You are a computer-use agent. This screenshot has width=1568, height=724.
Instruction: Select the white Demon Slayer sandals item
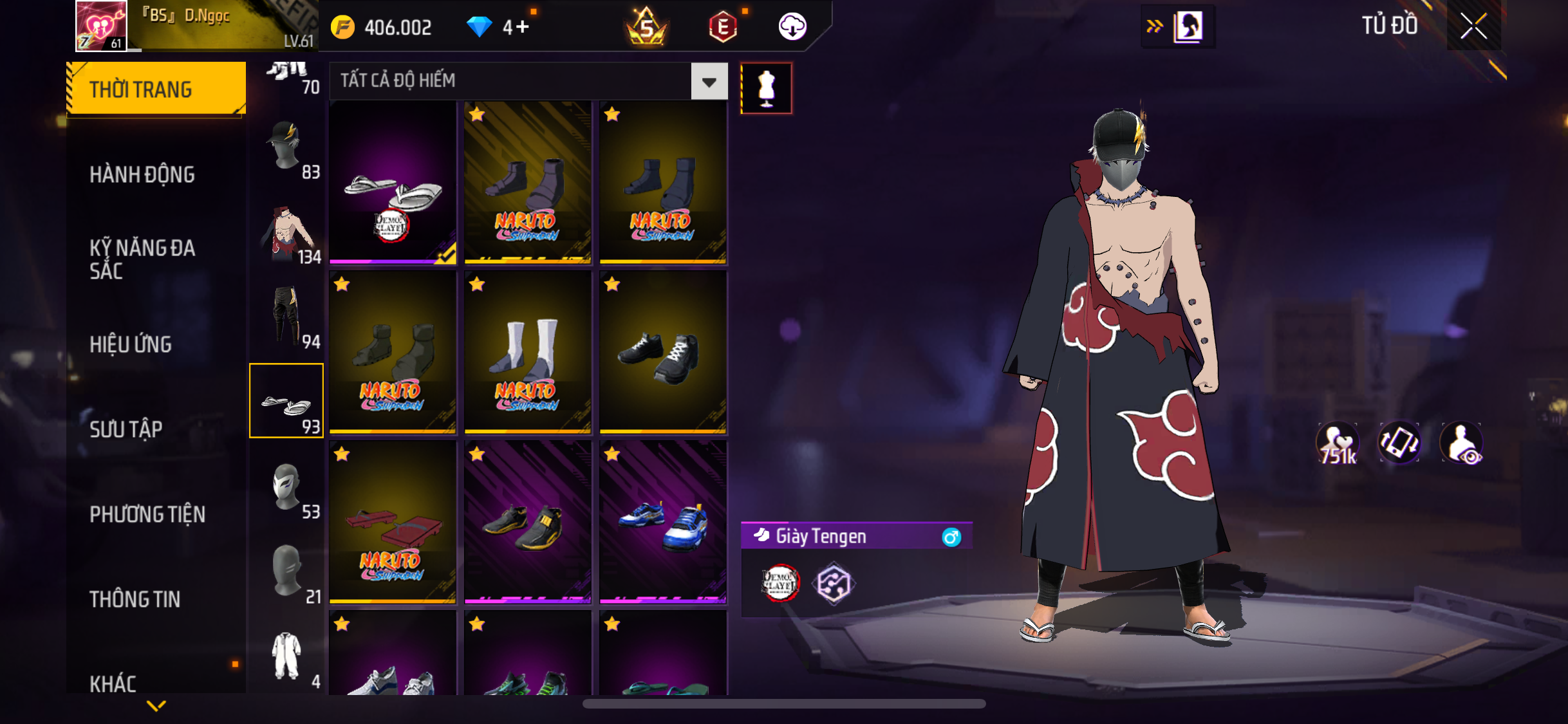click(x=393, y=183)
